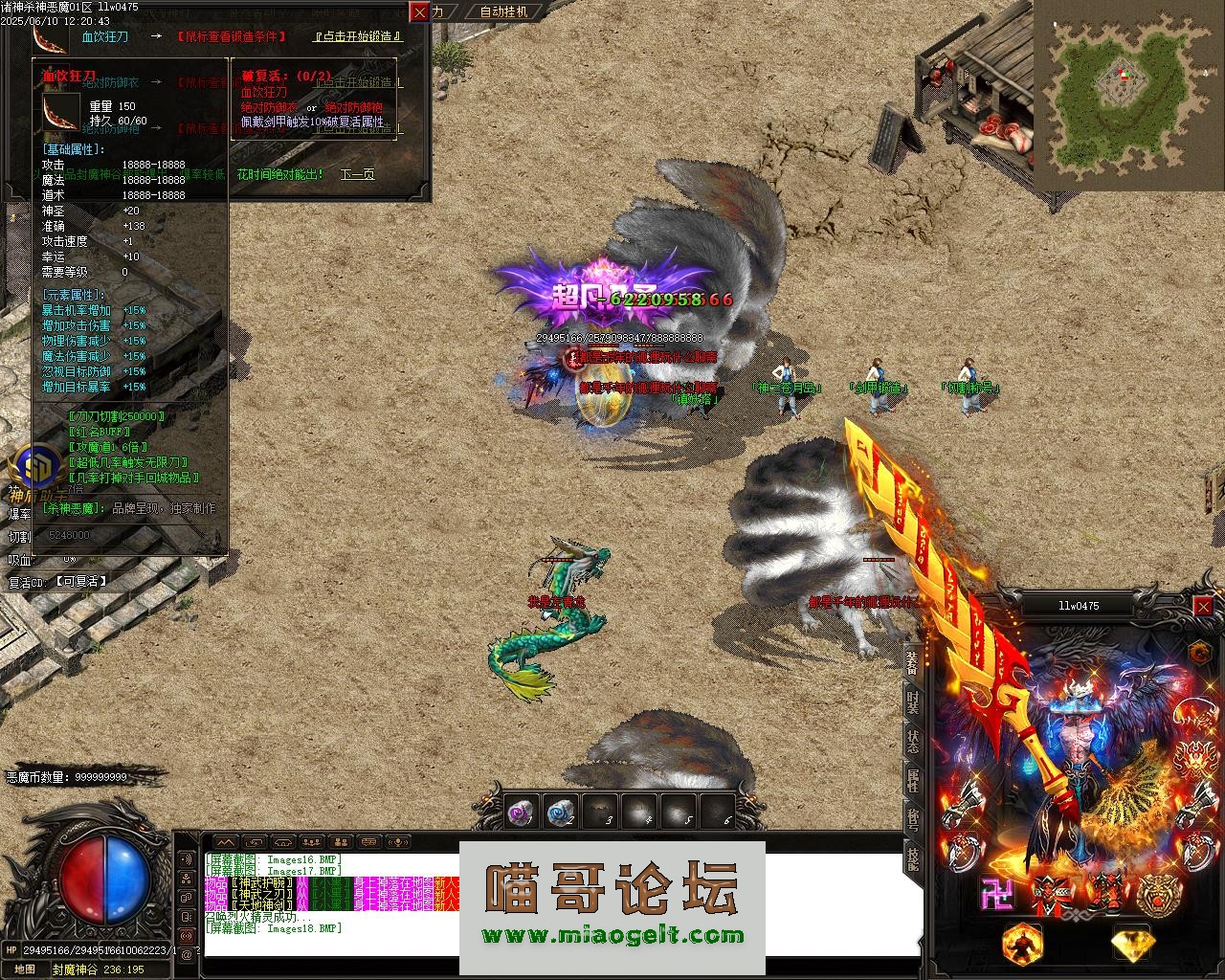Click 点击开始锻造 for 血饮狂刀
The image size is (1225, 980).
tap(358, 36)
